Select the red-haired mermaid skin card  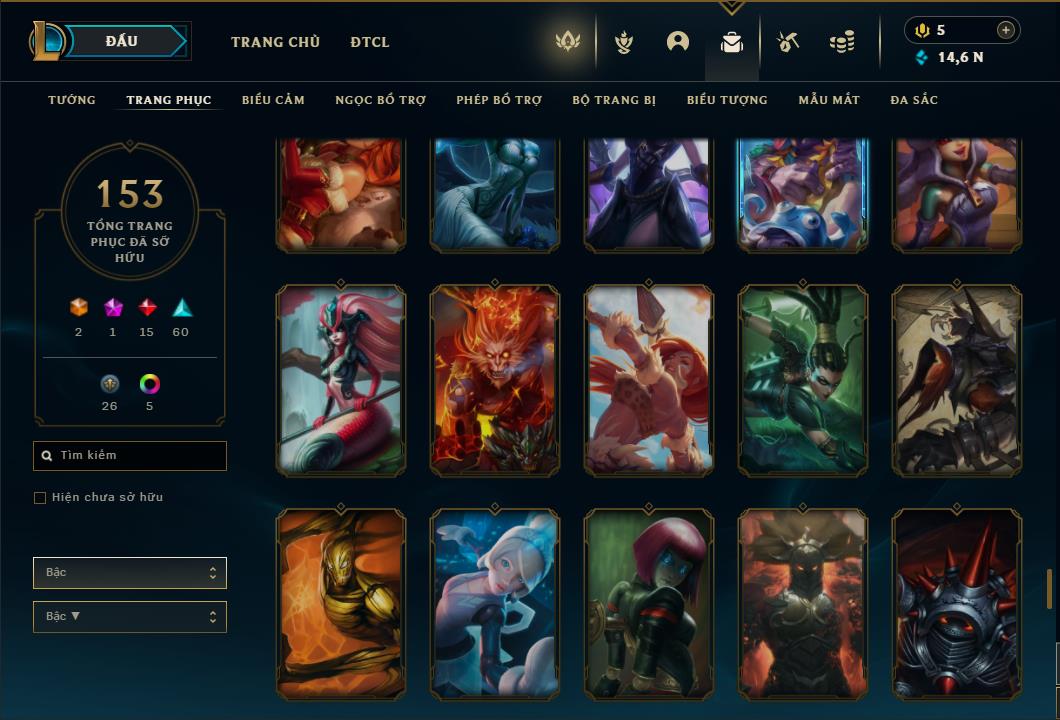click(x=341, y=380)
